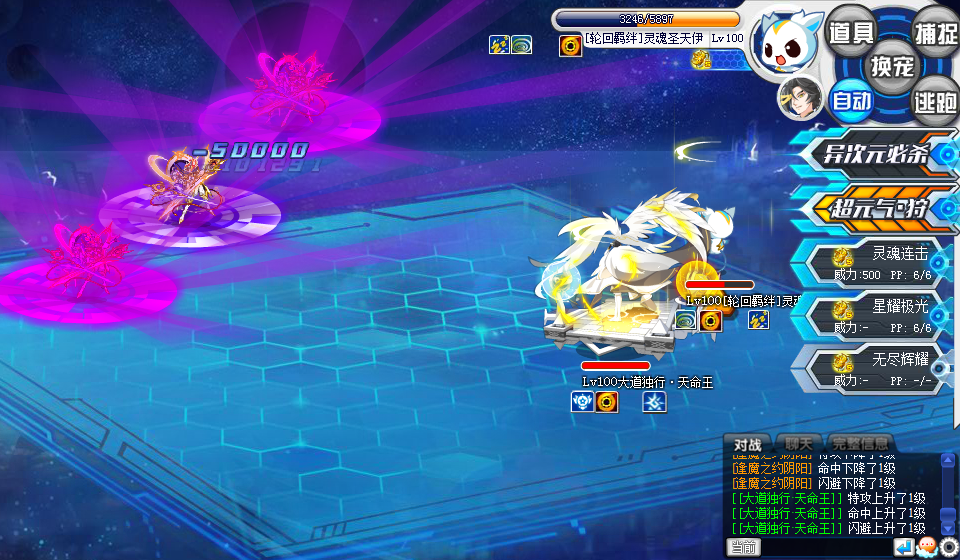The image size is (960, 560).
Task: Toggle the 自动 auto-battle button
Action: point(852,100)
